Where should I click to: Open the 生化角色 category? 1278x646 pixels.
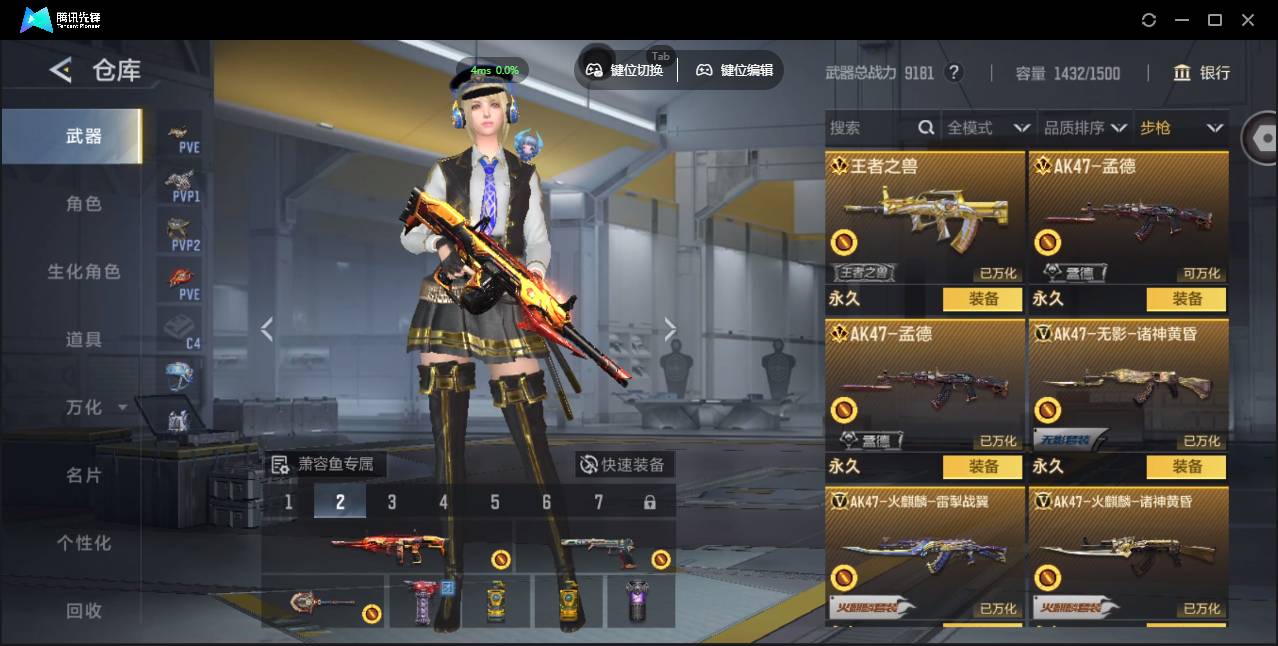pyautogui.click(x=84, y=272)
